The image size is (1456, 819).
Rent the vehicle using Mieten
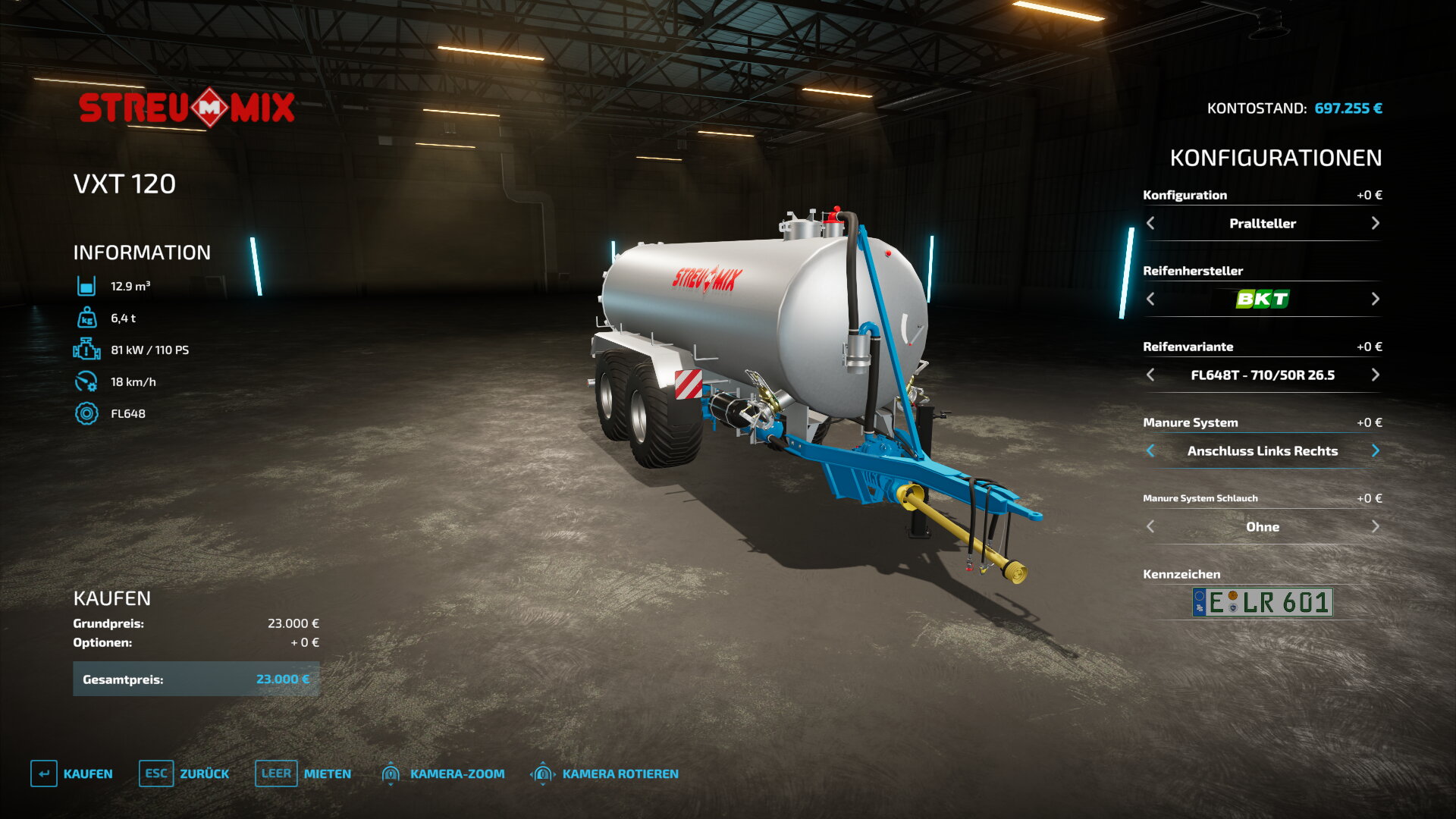(x=303, y=773)
